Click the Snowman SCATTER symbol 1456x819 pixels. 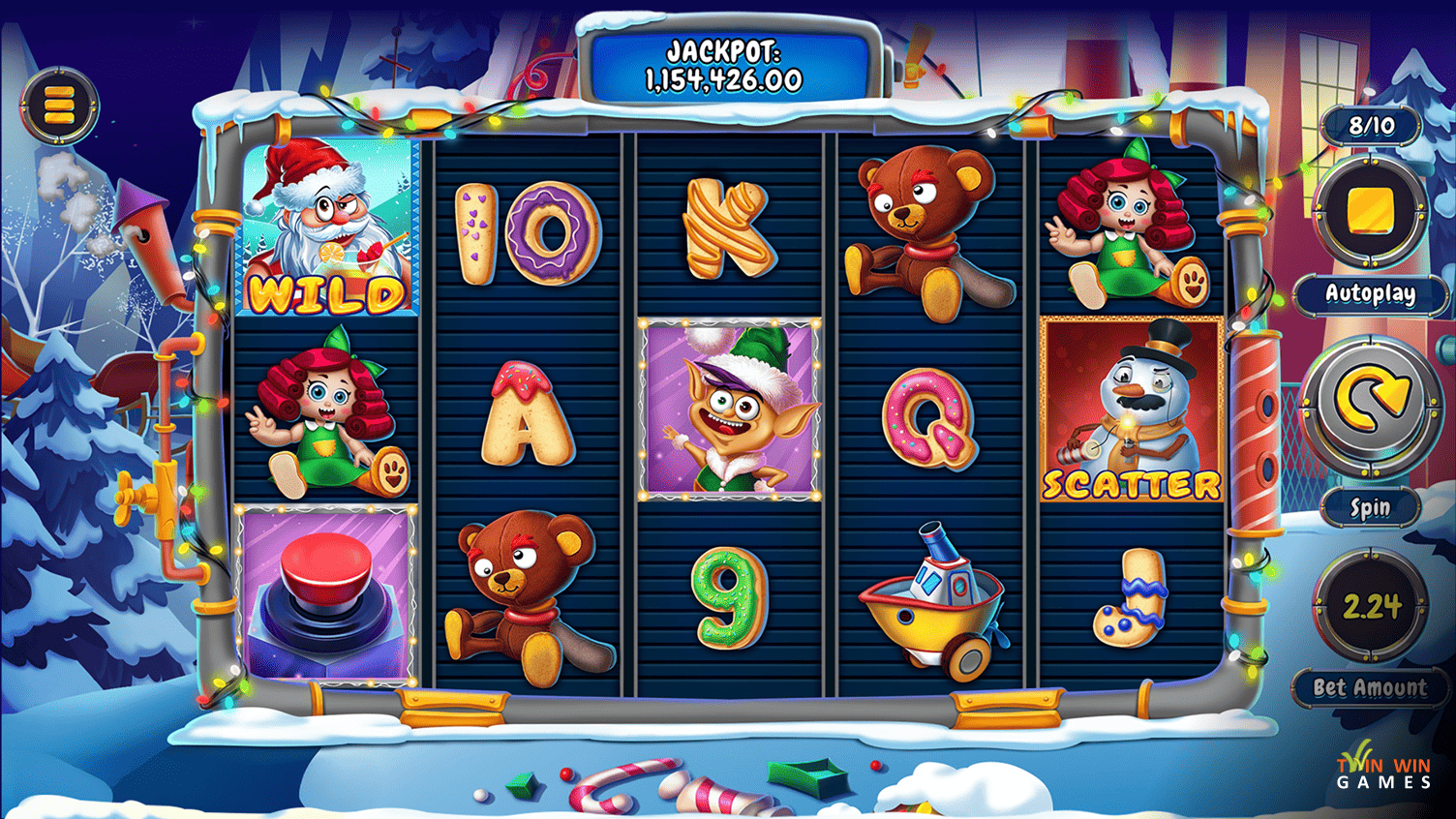[x=1133, y=411]
